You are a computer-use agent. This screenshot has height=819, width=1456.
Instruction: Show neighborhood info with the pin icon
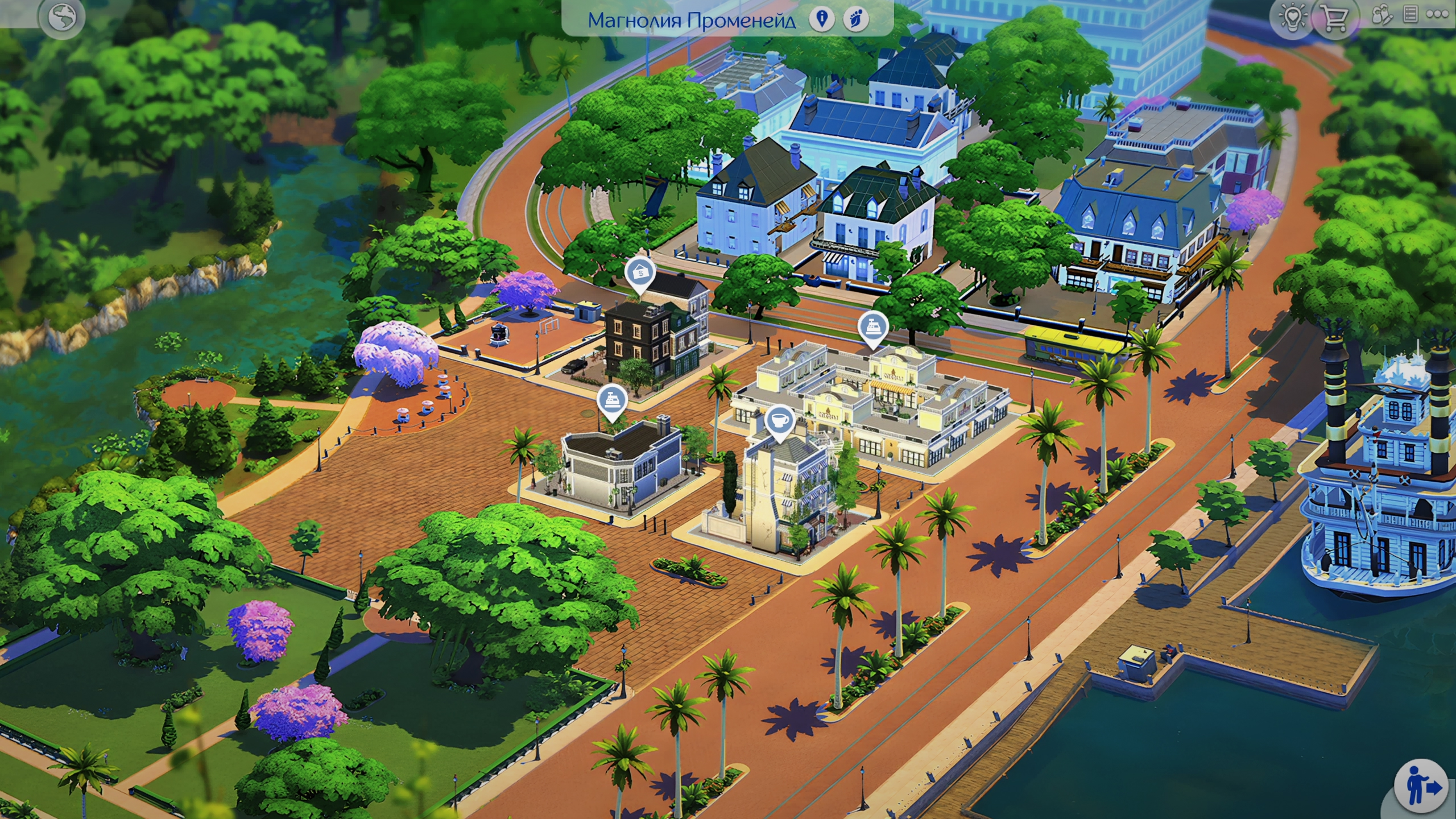coord(821,19)
